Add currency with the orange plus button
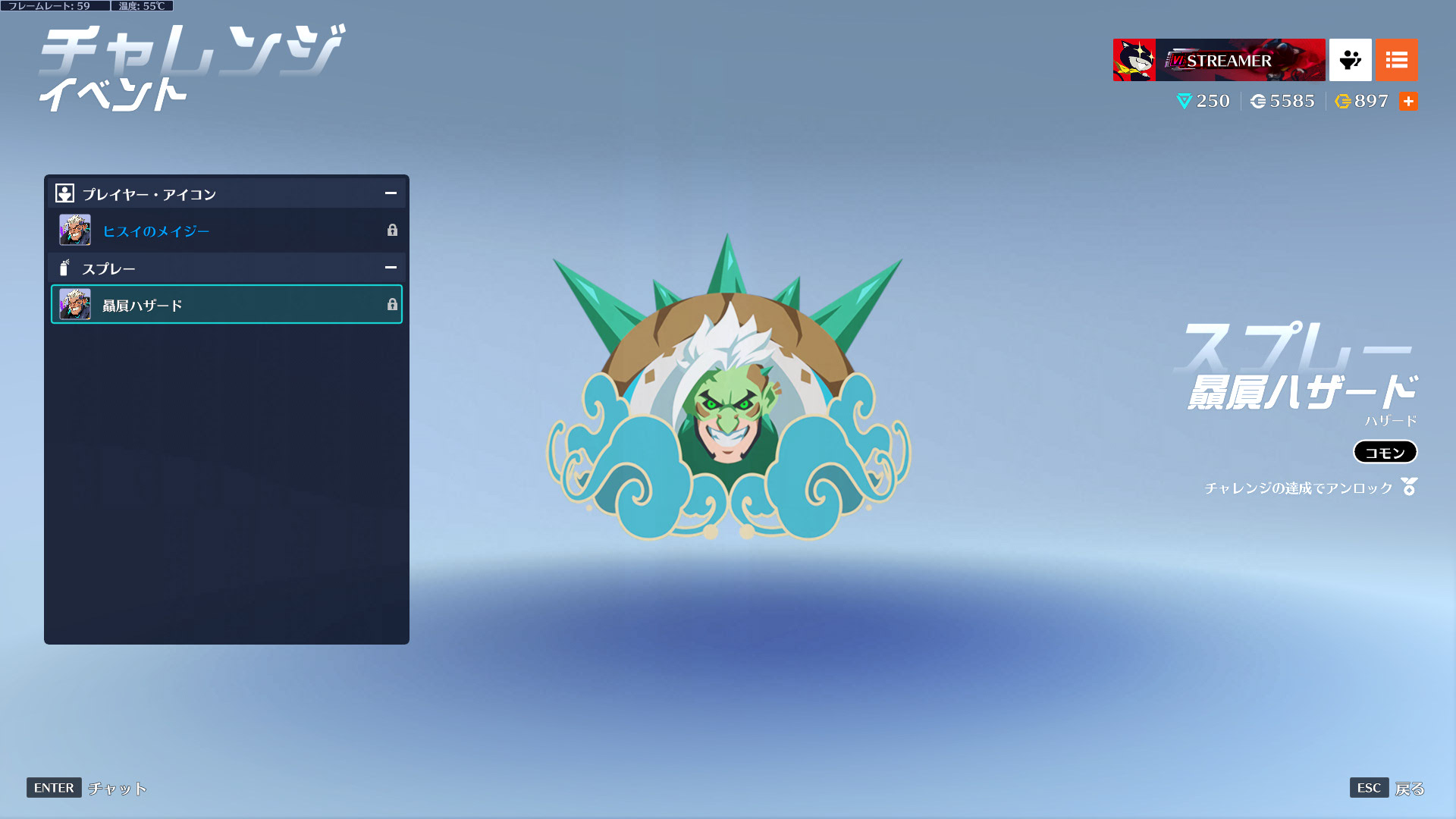The width and height of the screenshot is (1456, 819). [1408, 102]
